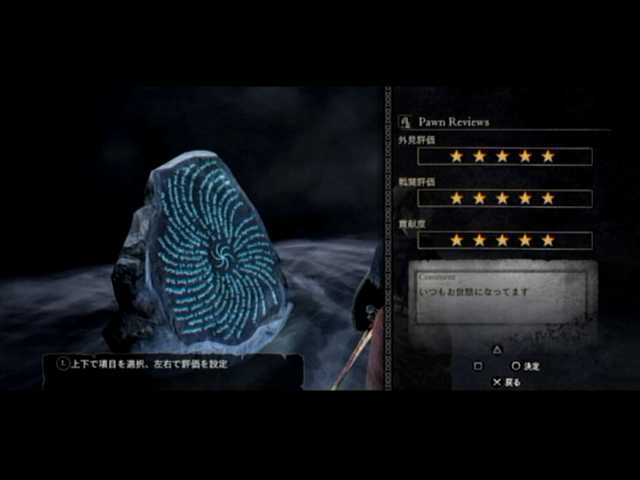Select the 戦闘評価 battle star rating row
640x480 pixels.
coord(504,198)
